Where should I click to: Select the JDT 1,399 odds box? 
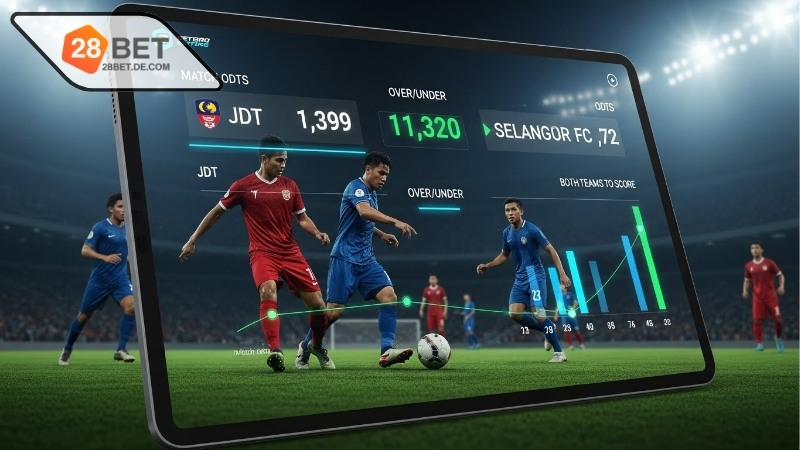[x=276, y=119]
